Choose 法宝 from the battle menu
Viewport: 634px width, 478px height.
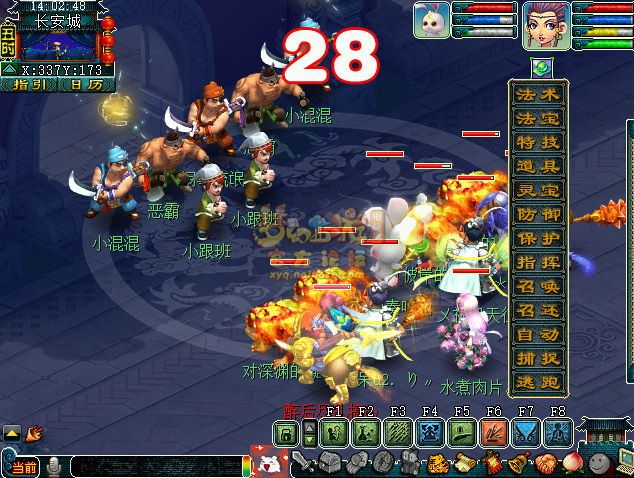[537, 119]
